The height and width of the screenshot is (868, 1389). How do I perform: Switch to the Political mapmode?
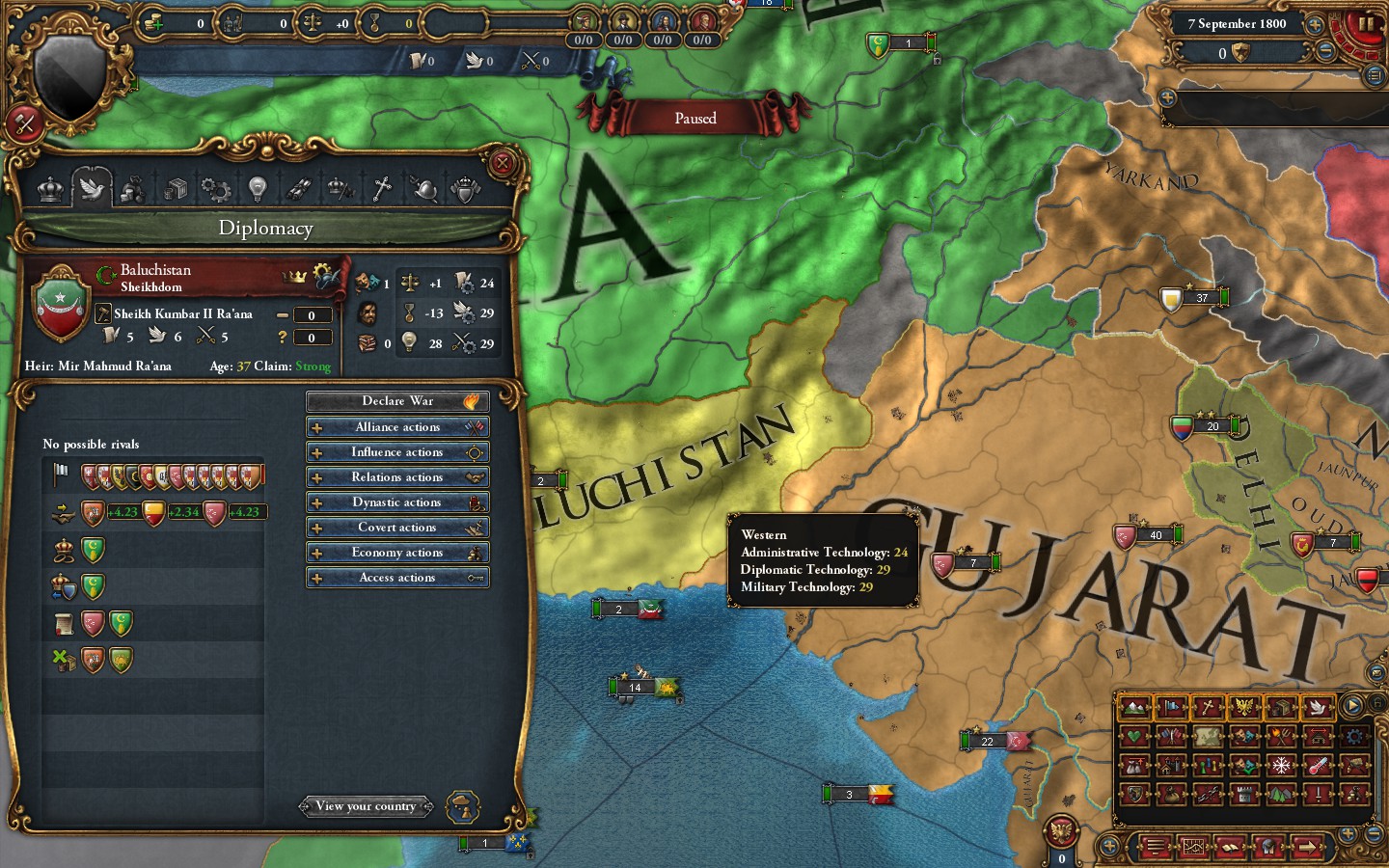[1171, 707]
